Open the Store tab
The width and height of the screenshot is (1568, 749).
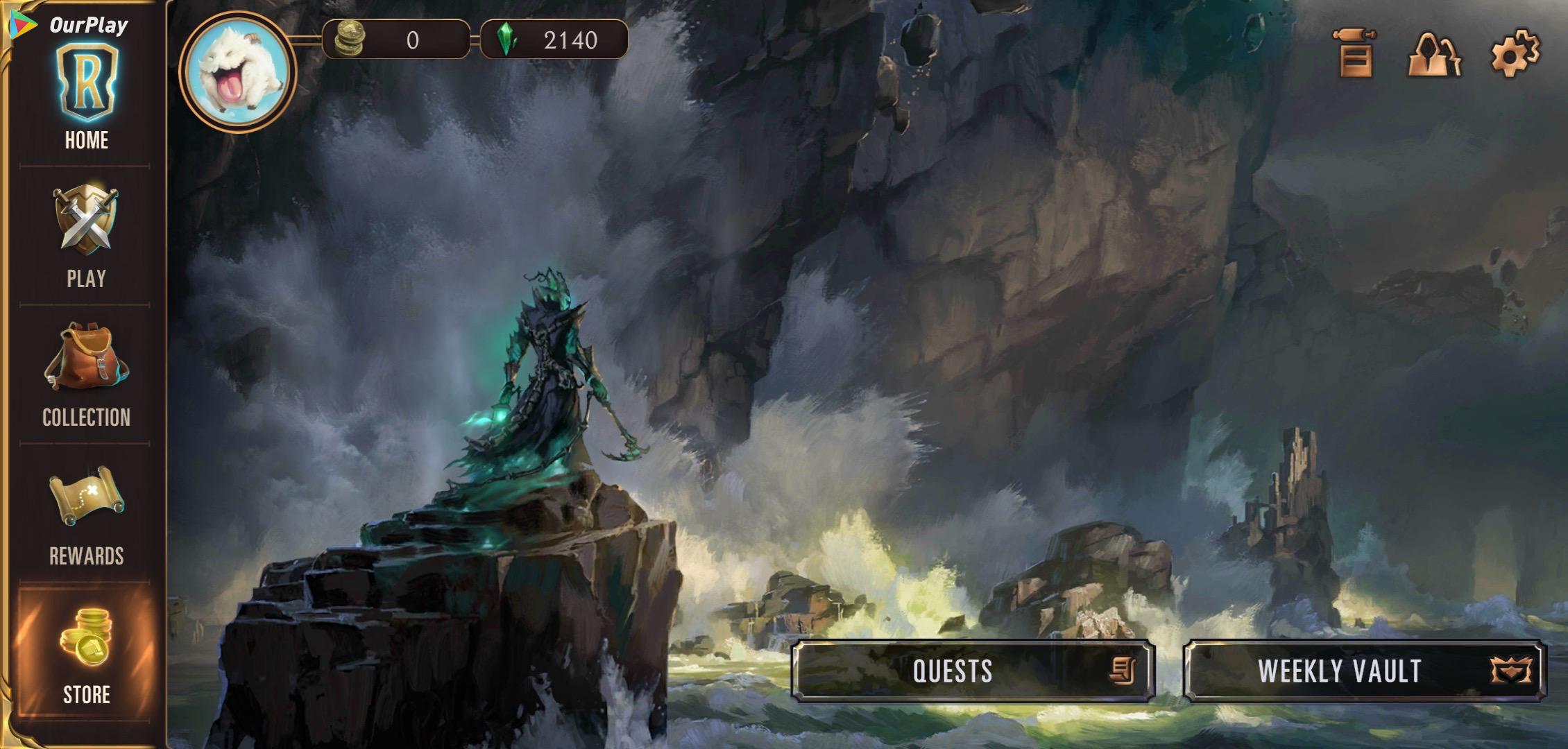tap(86, 653)
